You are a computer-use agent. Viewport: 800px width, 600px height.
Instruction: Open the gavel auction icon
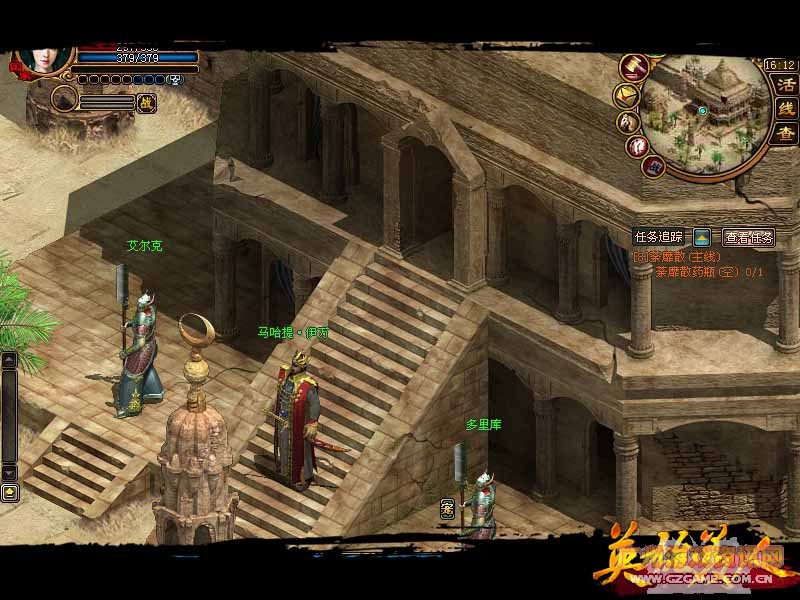[x=633, y=66]
